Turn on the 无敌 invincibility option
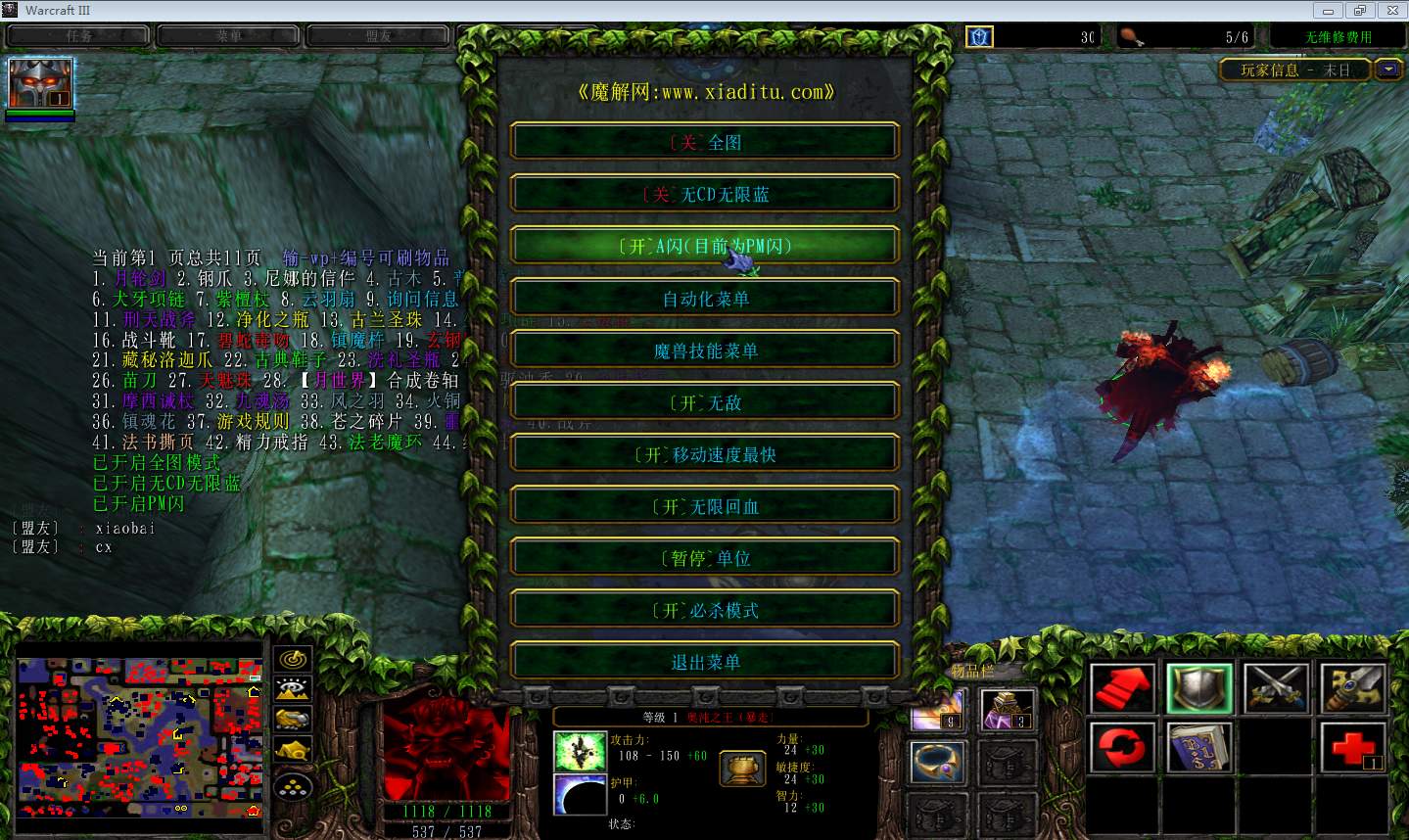1409x840 pixels. (x=704, y=402)
